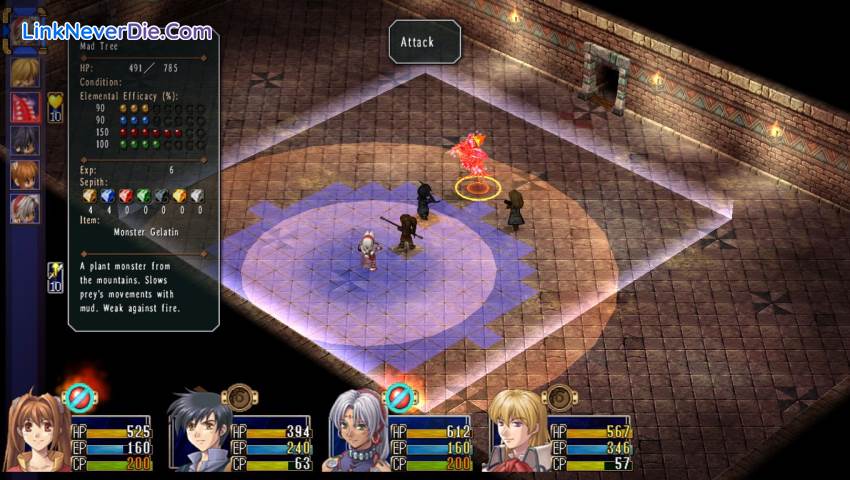Click the Attack command label
850x480 pixels.
click(x=424, y=42)
